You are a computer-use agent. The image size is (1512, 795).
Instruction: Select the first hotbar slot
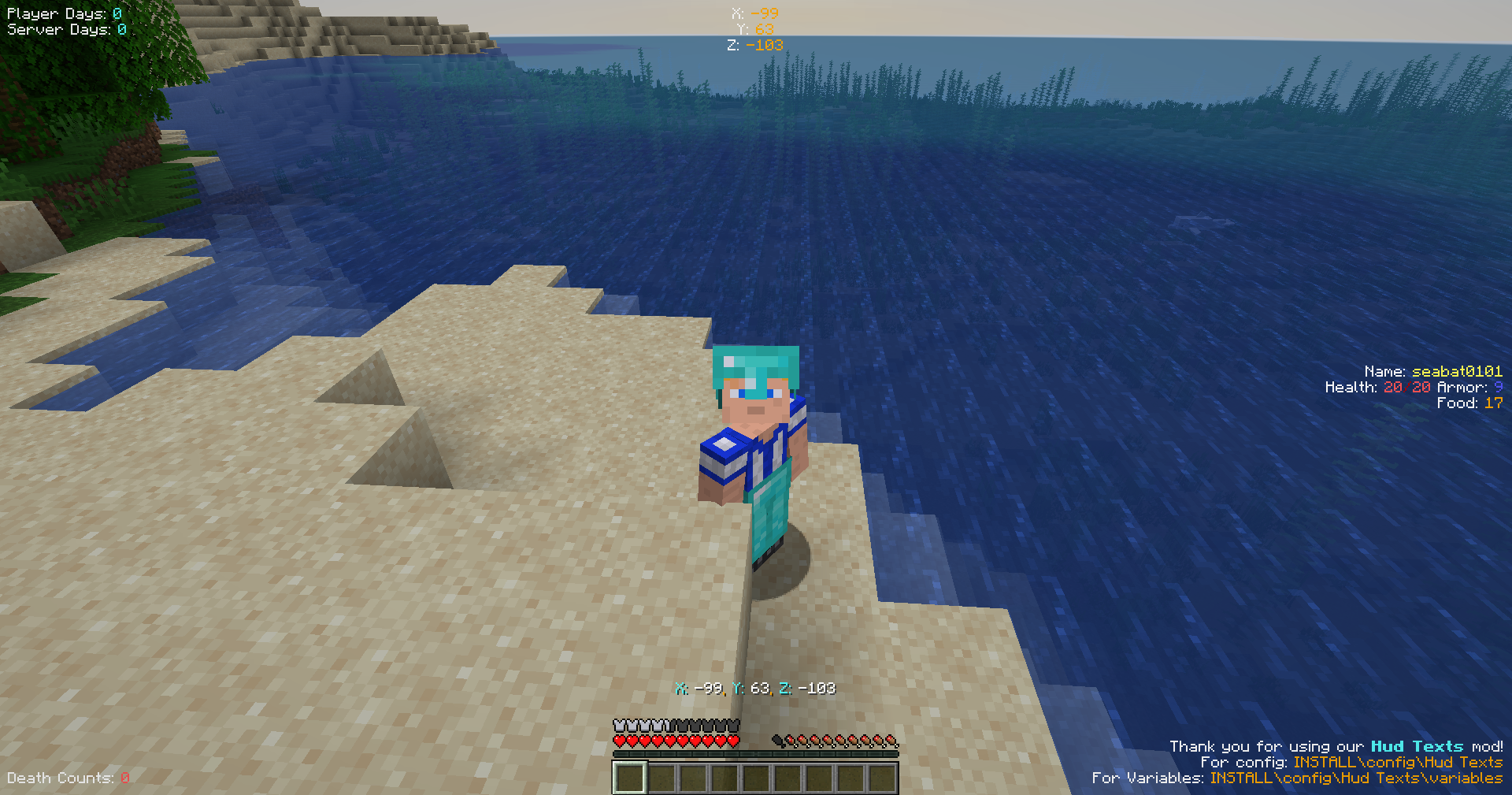point(630,778)
